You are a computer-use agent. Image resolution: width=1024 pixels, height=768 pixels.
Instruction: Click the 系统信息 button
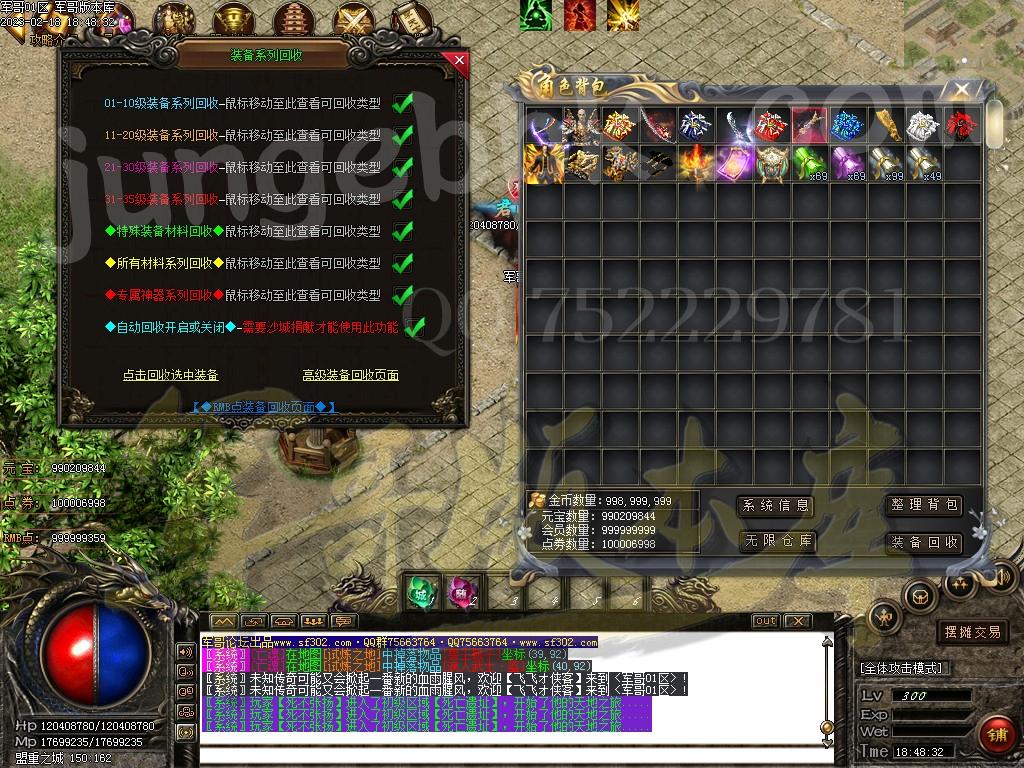coord(775,506)
